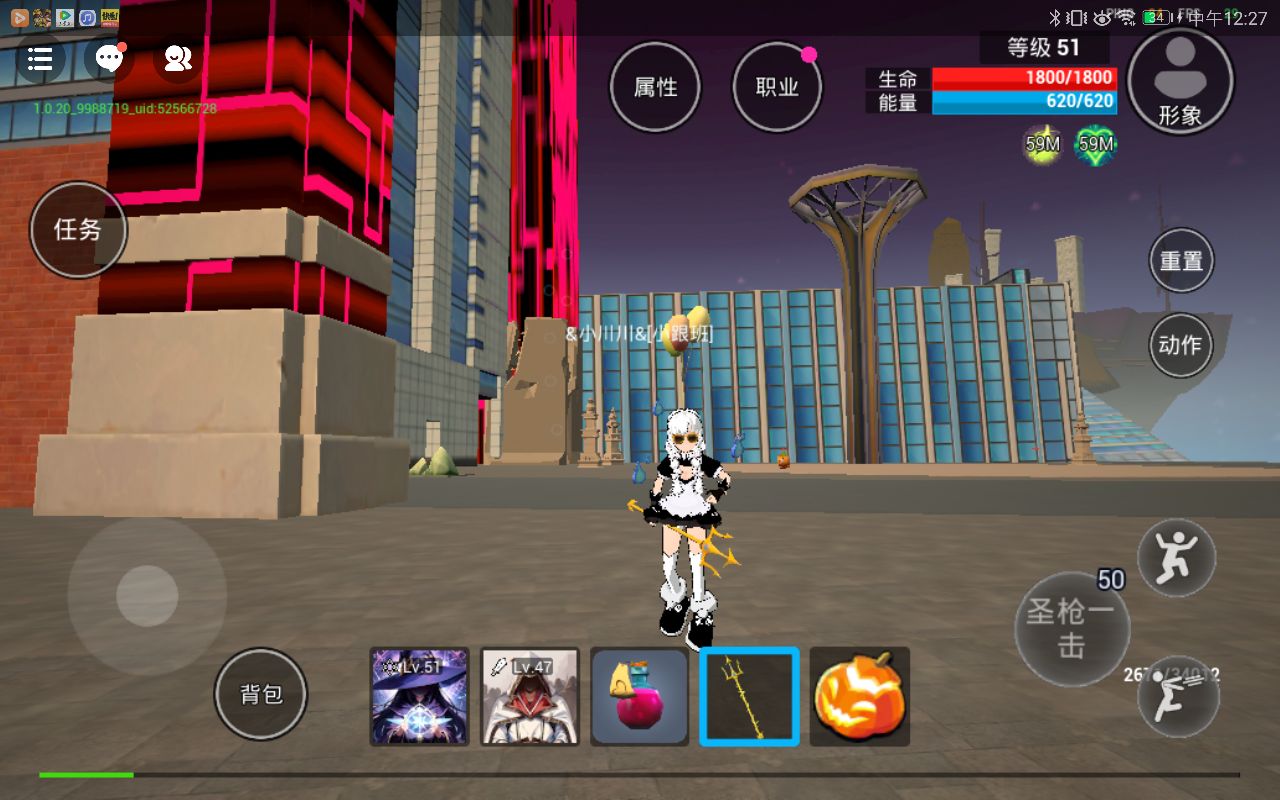
Task: Tap the 重置 reset button
Action: pyautogui.click(x=1181, y=261)
